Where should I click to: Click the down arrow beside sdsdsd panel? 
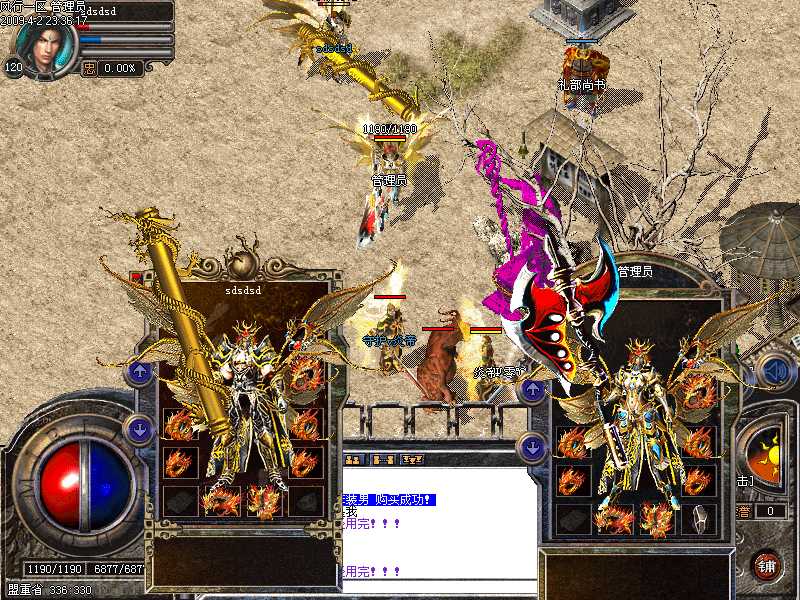[x=139, y=430]
